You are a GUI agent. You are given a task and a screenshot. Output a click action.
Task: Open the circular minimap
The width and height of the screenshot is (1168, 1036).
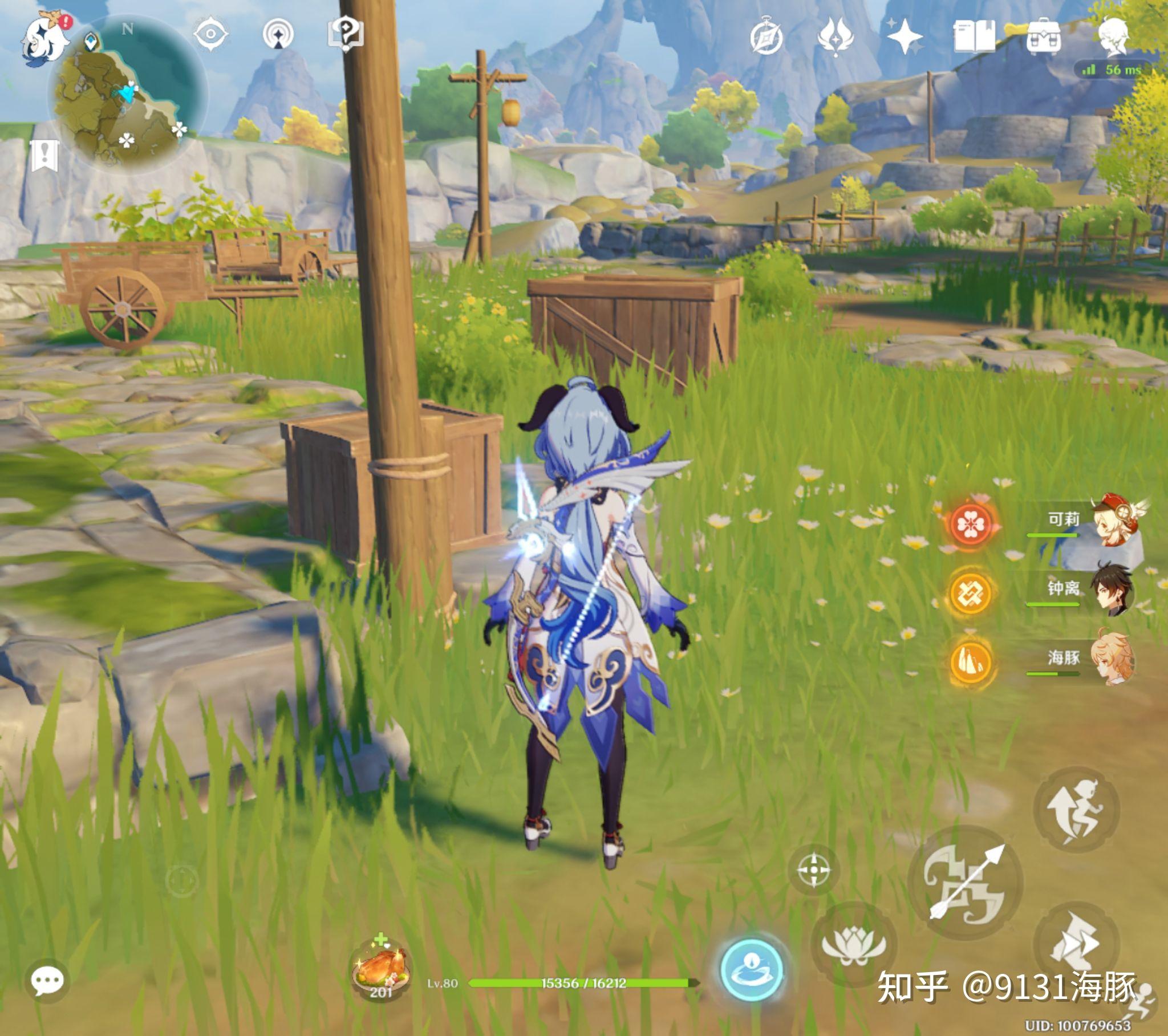pyautogui.click(x=129, y=95)
